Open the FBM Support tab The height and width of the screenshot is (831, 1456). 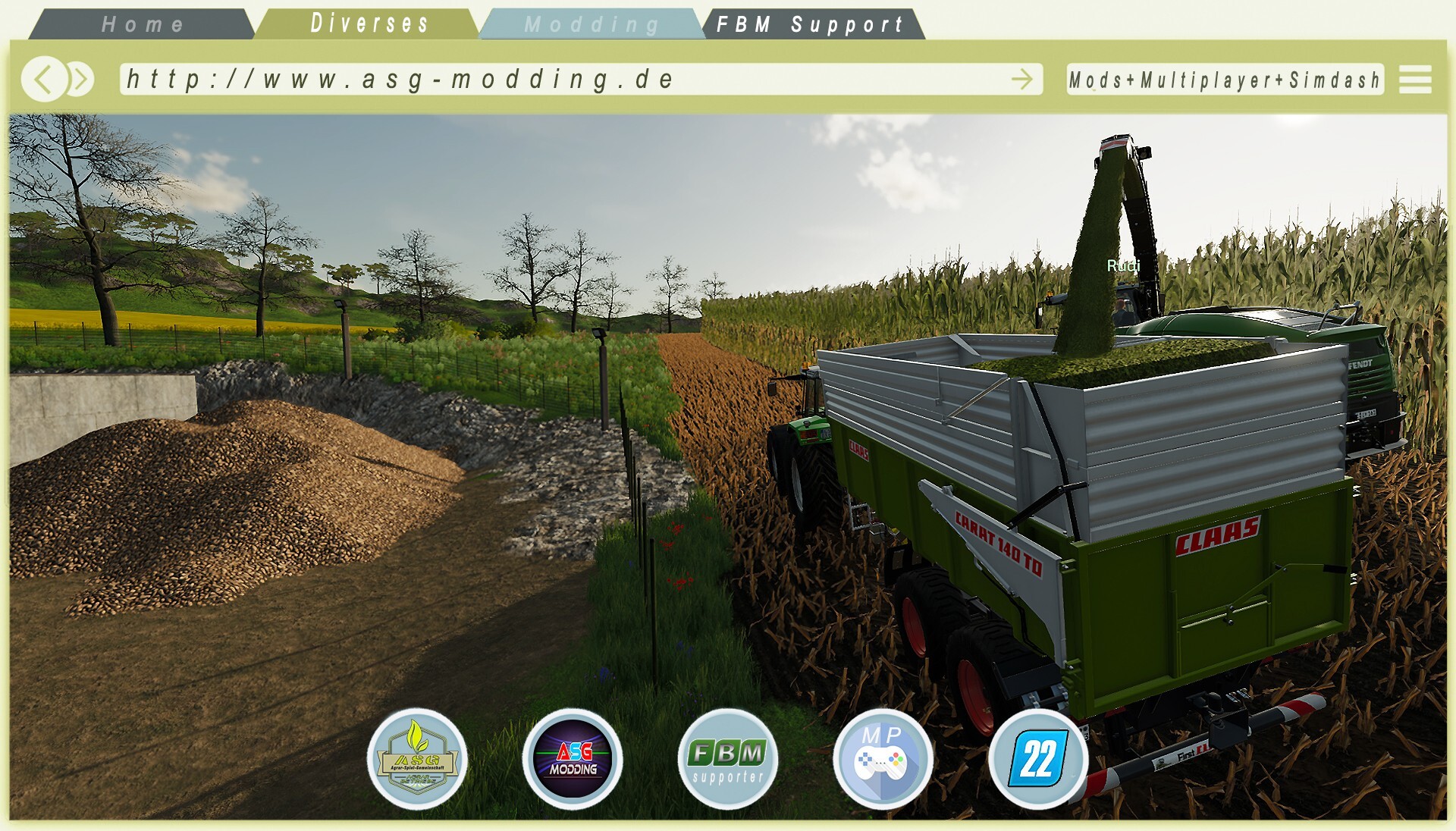coord(811,24)
